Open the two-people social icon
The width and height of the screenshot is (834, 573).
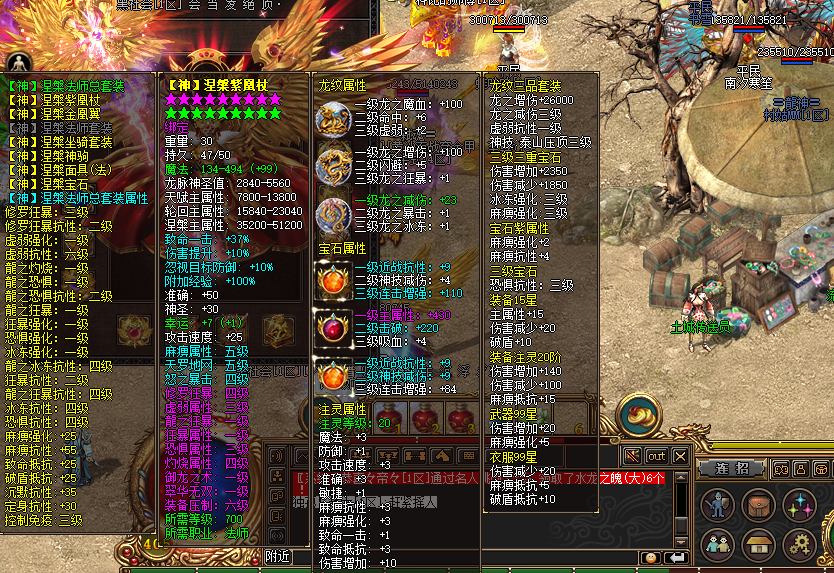tap(716, 545)
